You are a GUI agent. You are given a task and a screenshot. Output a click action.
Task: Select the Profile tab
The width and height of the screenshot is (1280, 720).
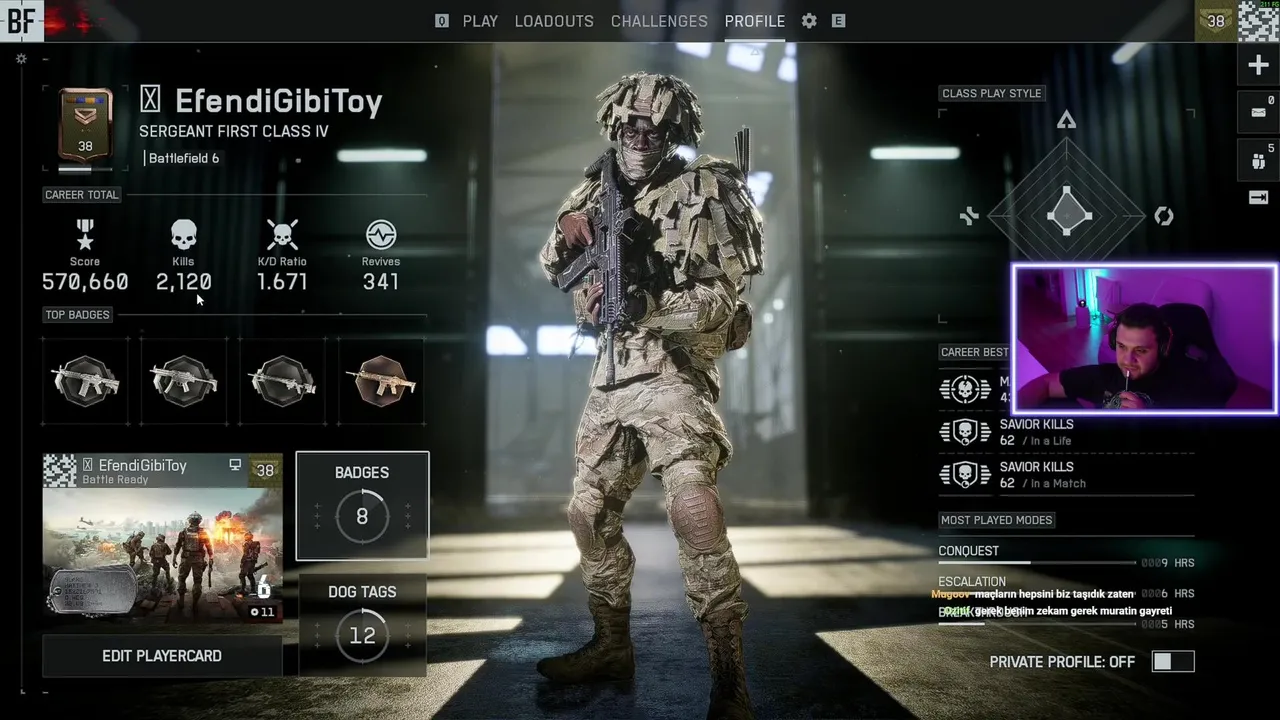pos(755,21)
